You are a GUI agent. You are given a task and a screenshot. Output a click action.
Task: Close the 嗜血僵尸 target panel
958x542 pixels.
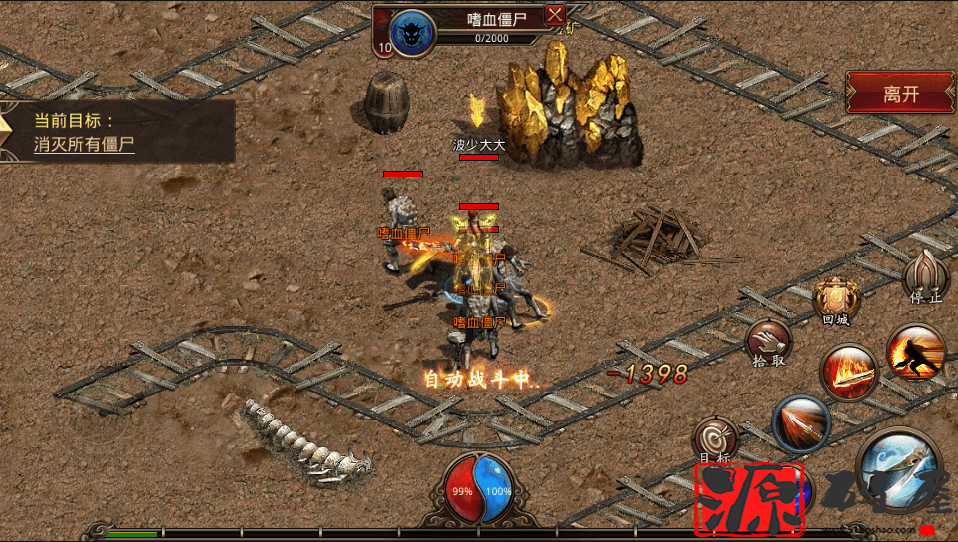[x=555, y=15]
